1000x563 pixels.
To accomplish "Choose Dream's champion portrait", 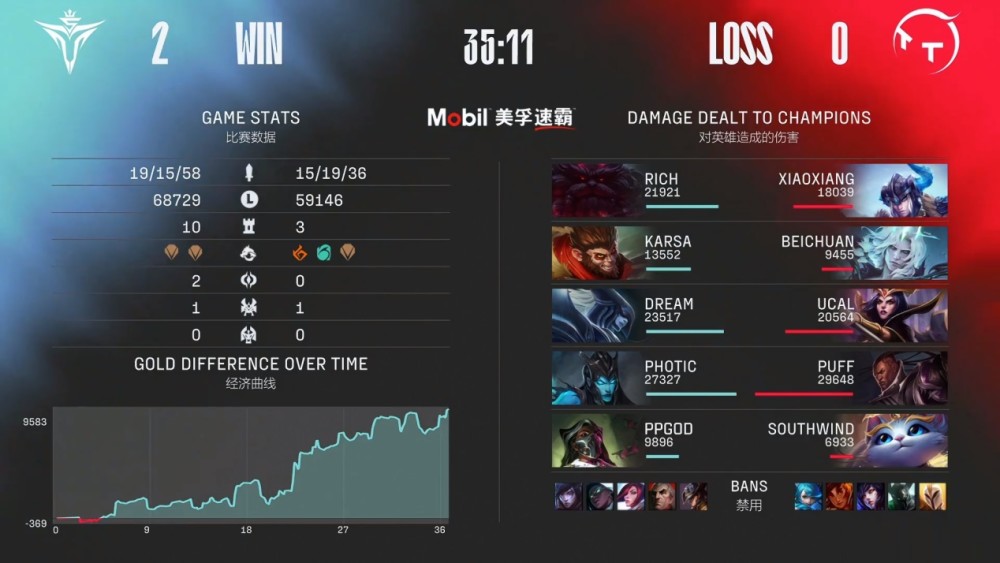I will 595,315.
